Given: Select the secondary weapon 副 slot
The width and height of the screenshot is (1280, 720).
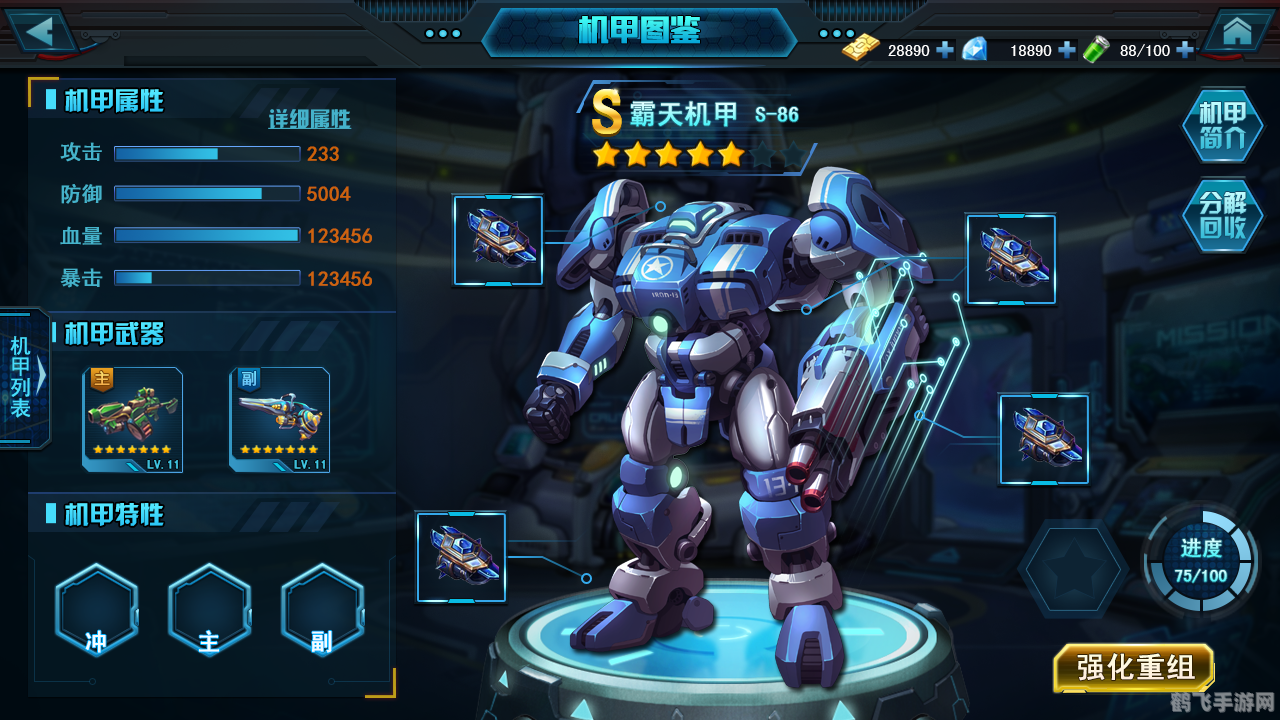Looking at the screenshot, I should 280,419.
